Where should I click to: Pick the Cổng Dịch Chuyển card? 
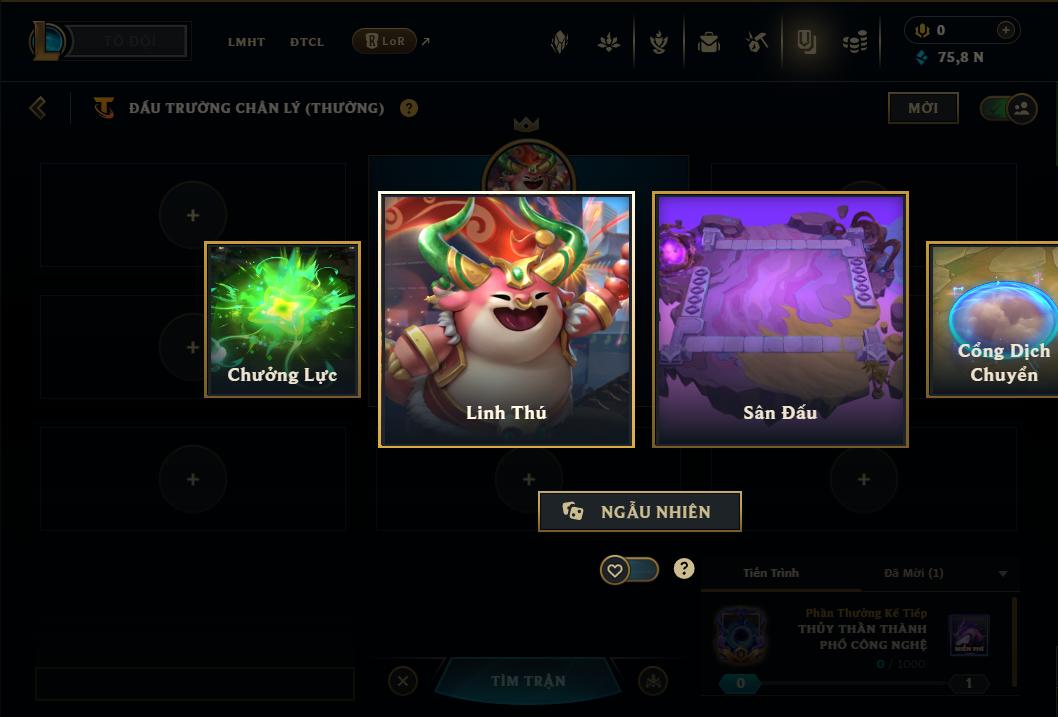[x=995, y=320]
